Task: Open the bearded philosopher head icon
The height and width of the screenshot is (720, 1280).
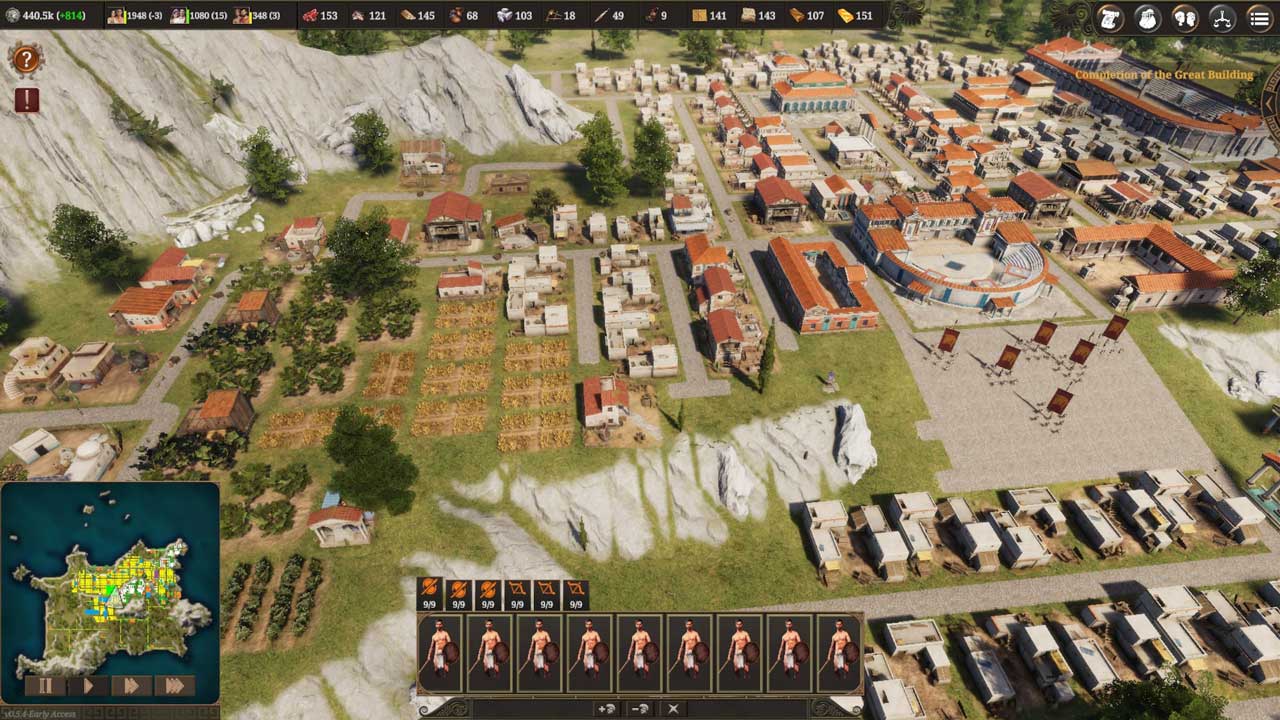Action: point(1148,17)
